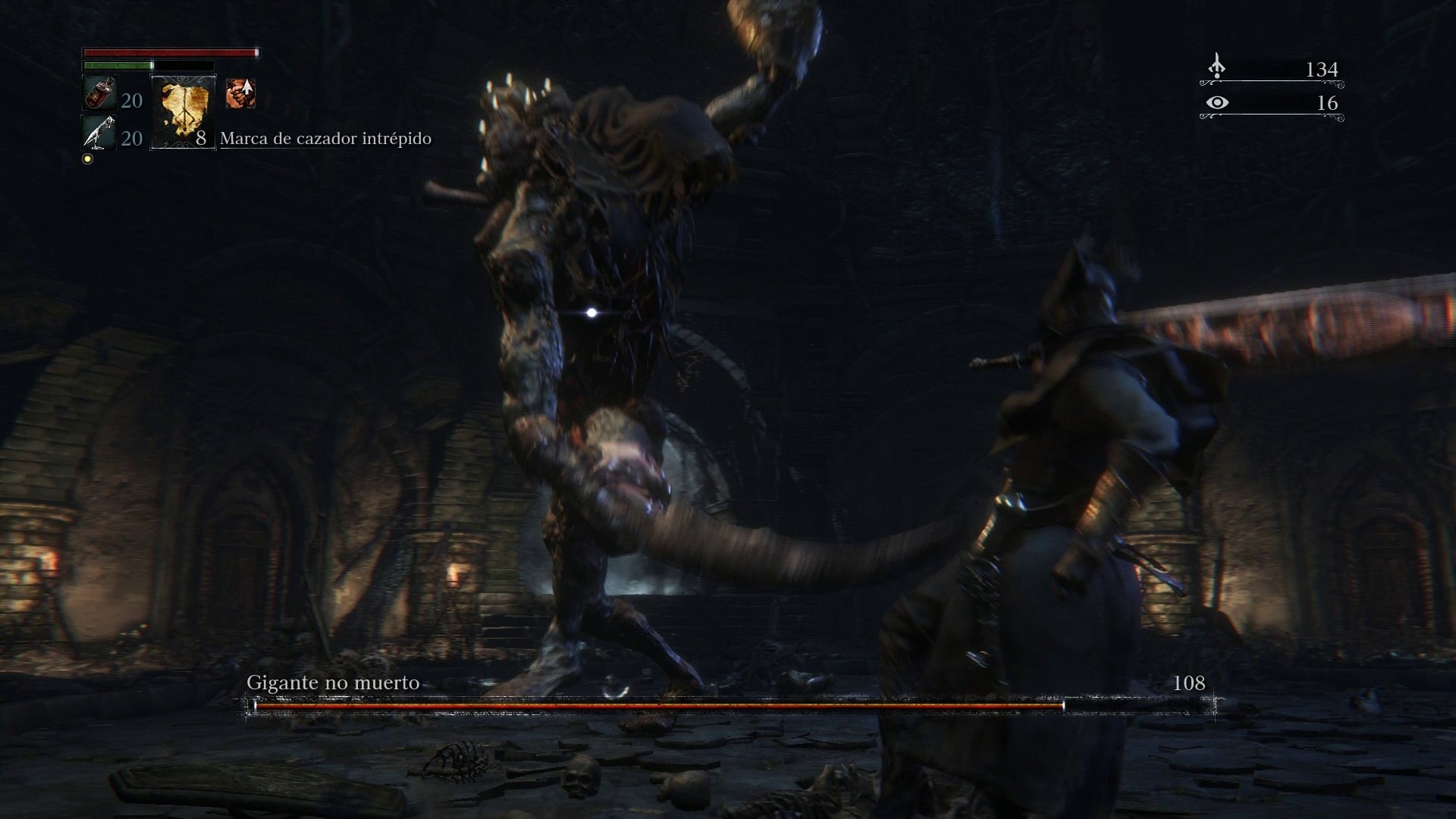The height and width of the screenshot is (819, 1456).
Task: Expand the Blood Vial count readout
Action: [x=130, y=100]
